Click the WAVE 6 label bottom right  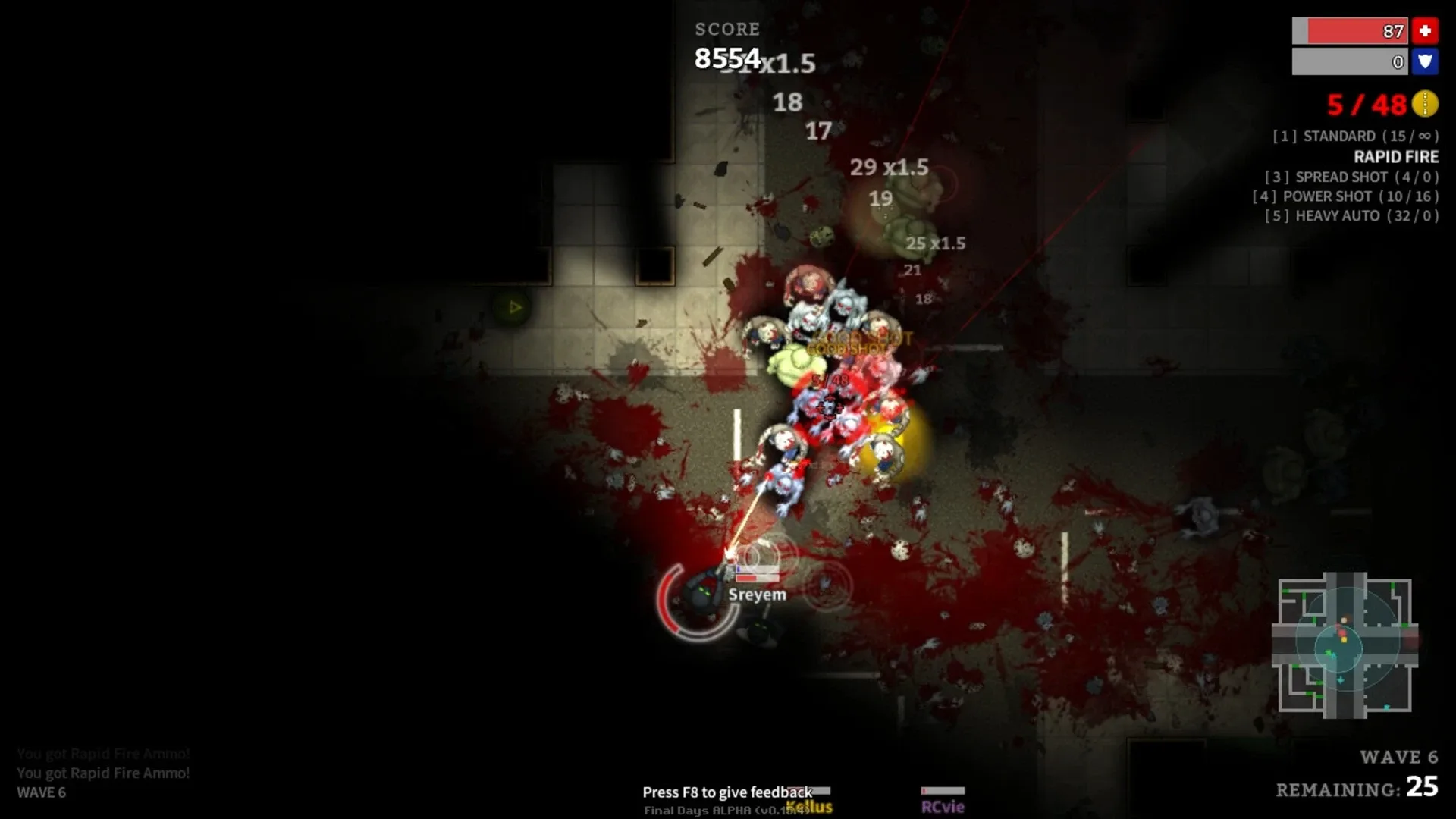[x=1401, y=757]
